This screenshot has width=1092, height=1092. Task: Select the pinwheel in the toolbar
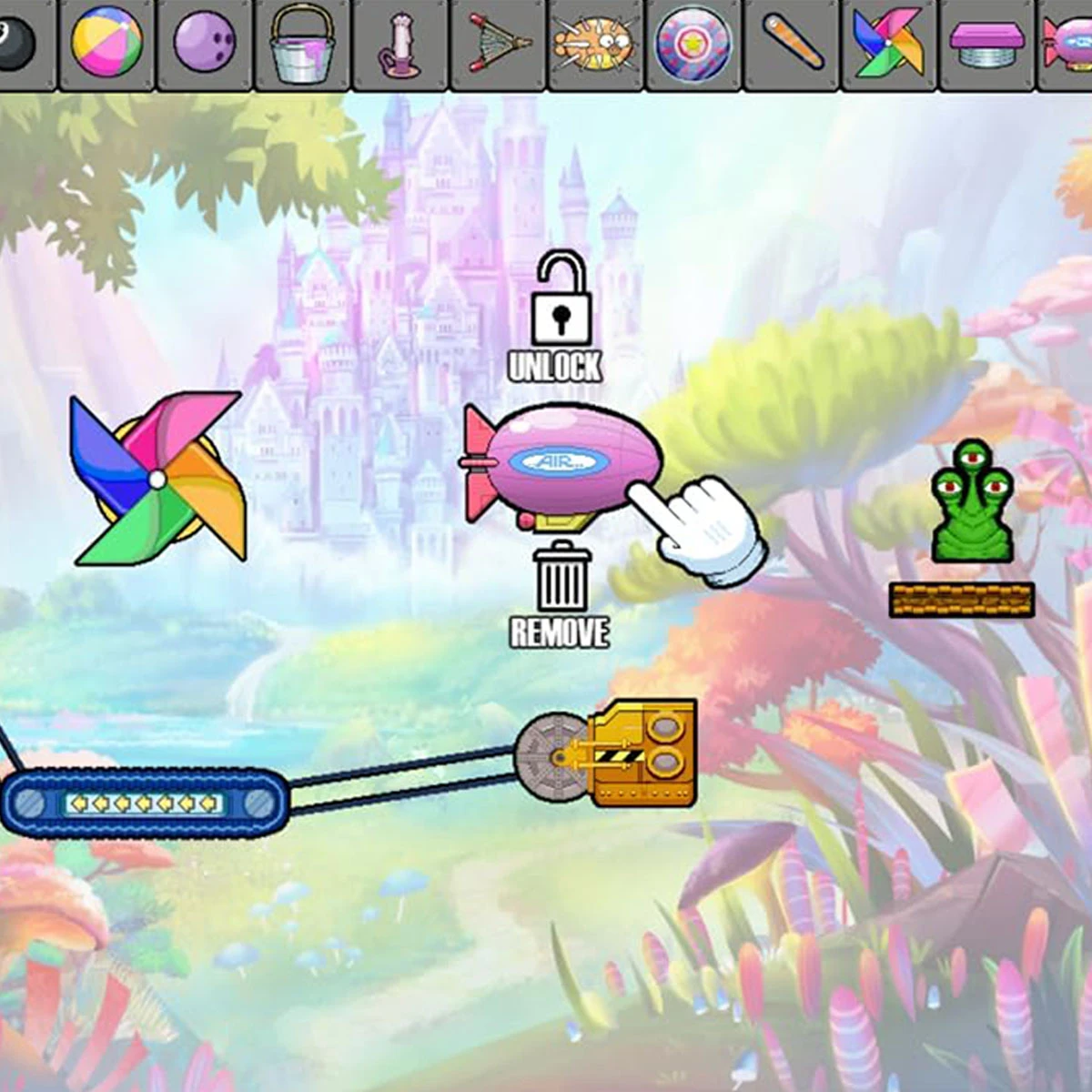tap(888, 43)
